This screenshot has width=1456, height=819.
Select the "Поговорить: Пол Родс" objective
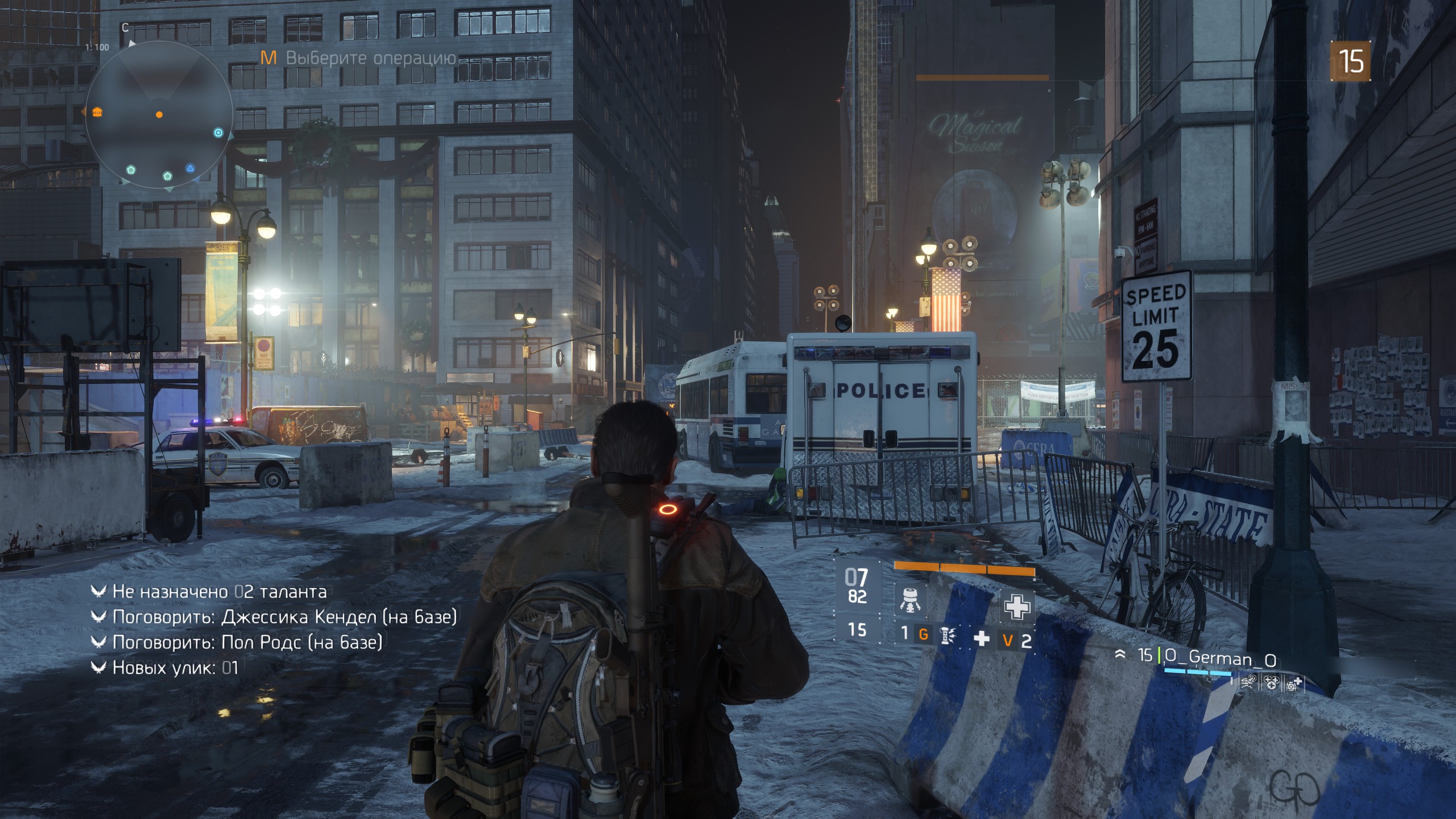247,642
